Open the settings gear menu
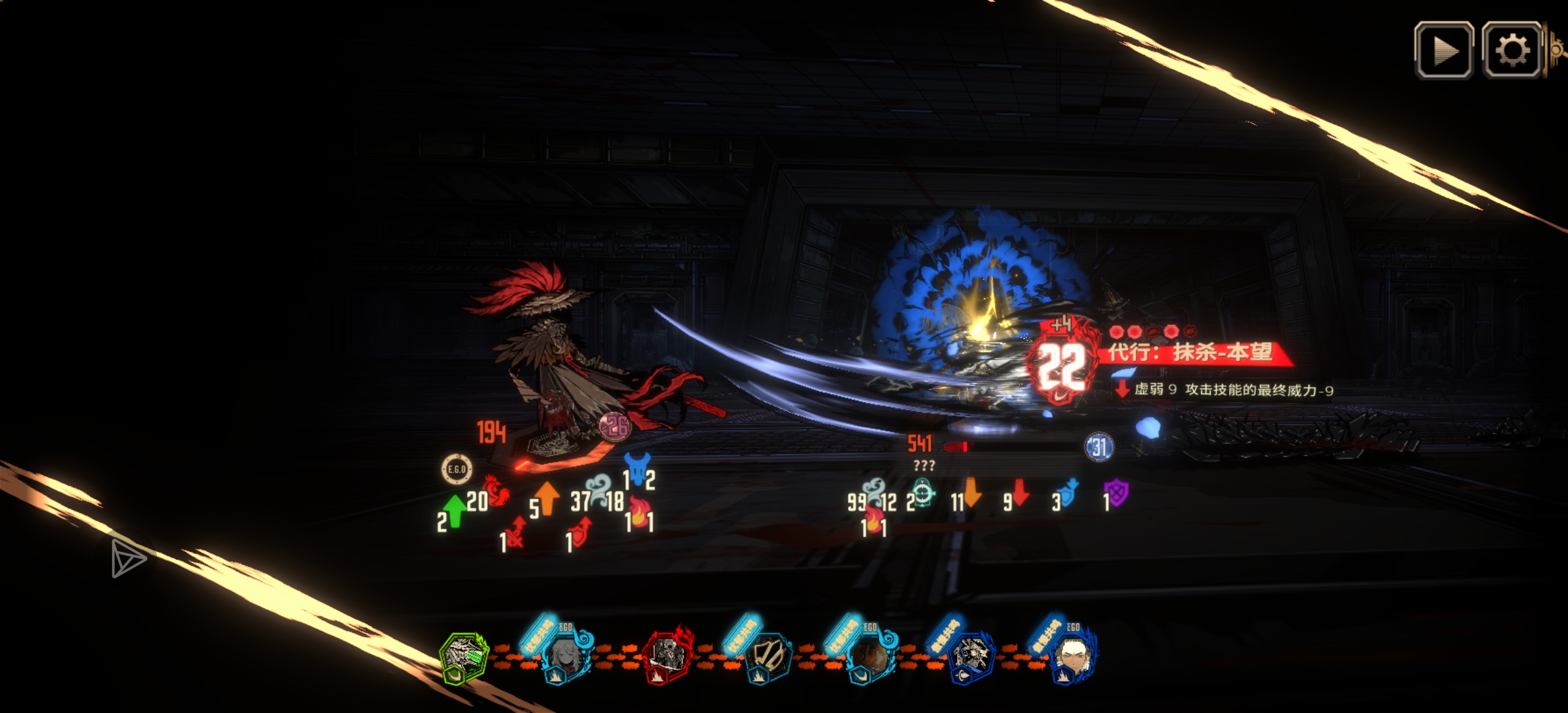The height and width of the screenshot is (713, 1568). [x=1512, y=50]
